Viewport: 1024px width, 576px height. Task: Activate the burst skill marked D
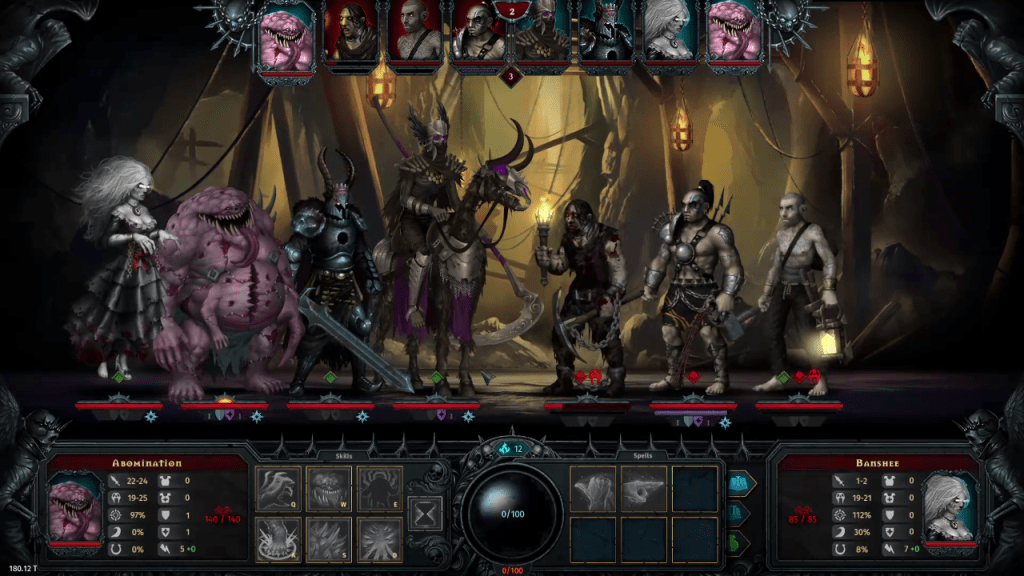coord(380,539)
